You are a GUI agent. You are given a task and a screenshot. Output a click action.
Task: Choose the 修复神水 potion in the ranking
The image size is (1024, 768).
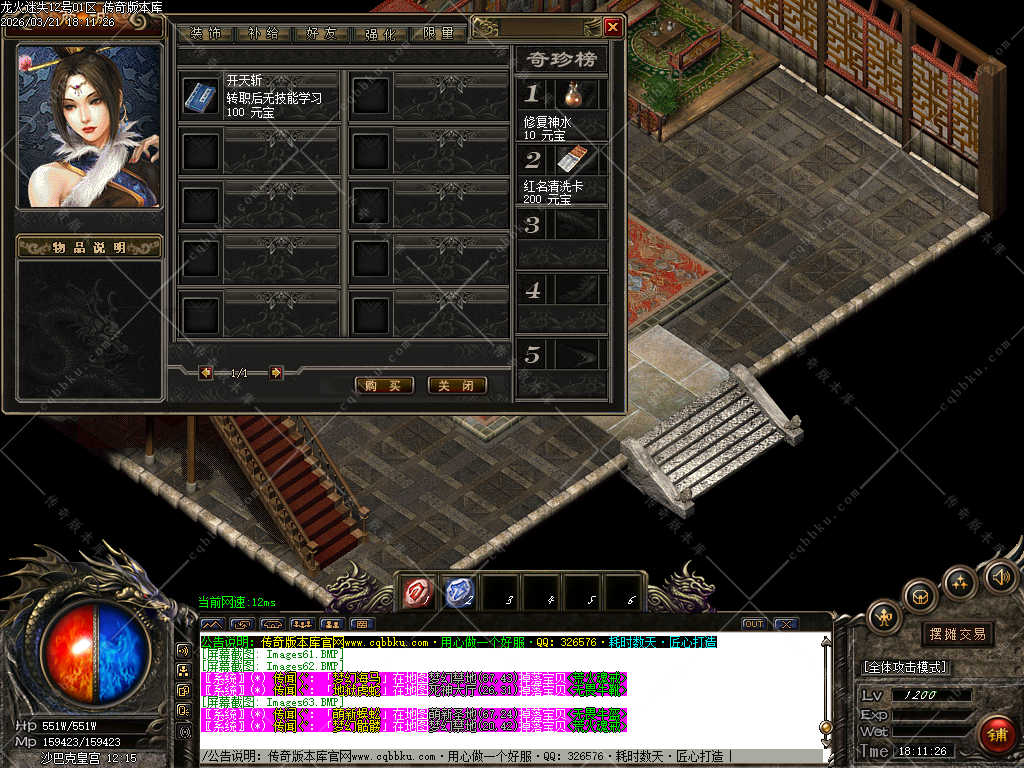[x=572, y=95]
